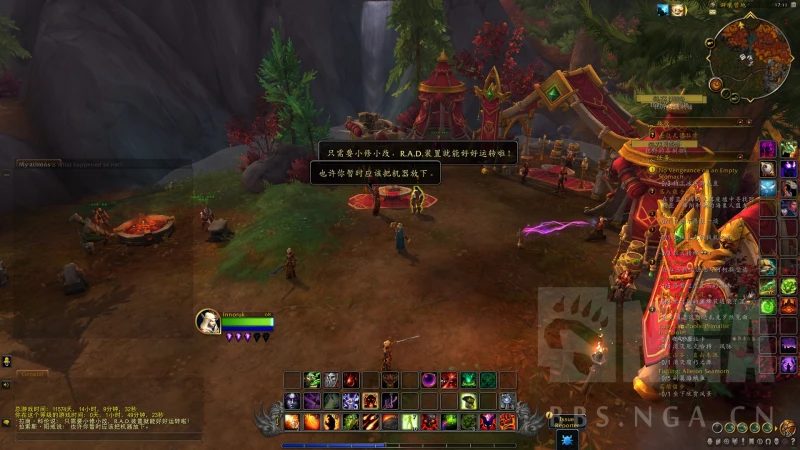Cast the fireball spell in the first bottom-row slot
The width and height of the screenshot is (800, 450).
292,421
